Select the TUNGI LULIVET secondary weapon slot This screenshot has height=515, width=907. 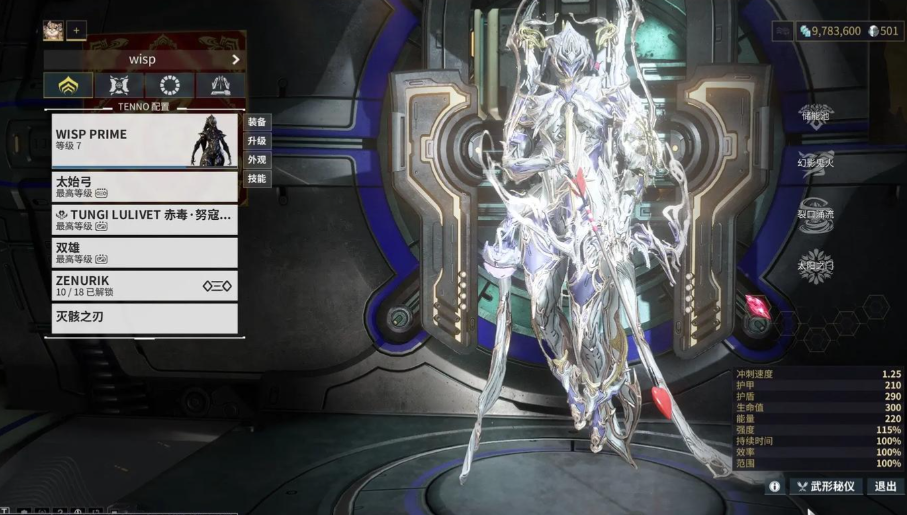(x=144, y=220)
